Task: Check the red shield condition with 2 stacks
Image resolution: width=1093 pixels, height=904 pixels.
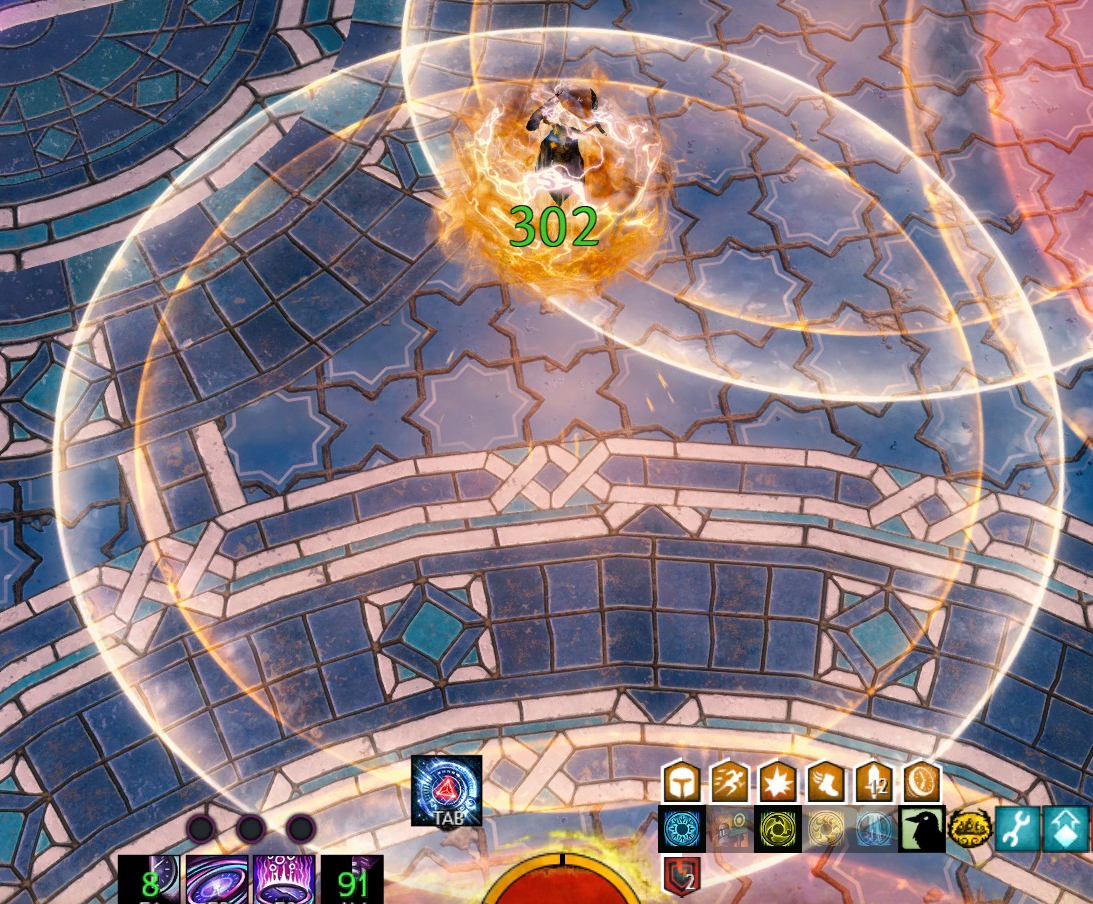Action: 681,876
